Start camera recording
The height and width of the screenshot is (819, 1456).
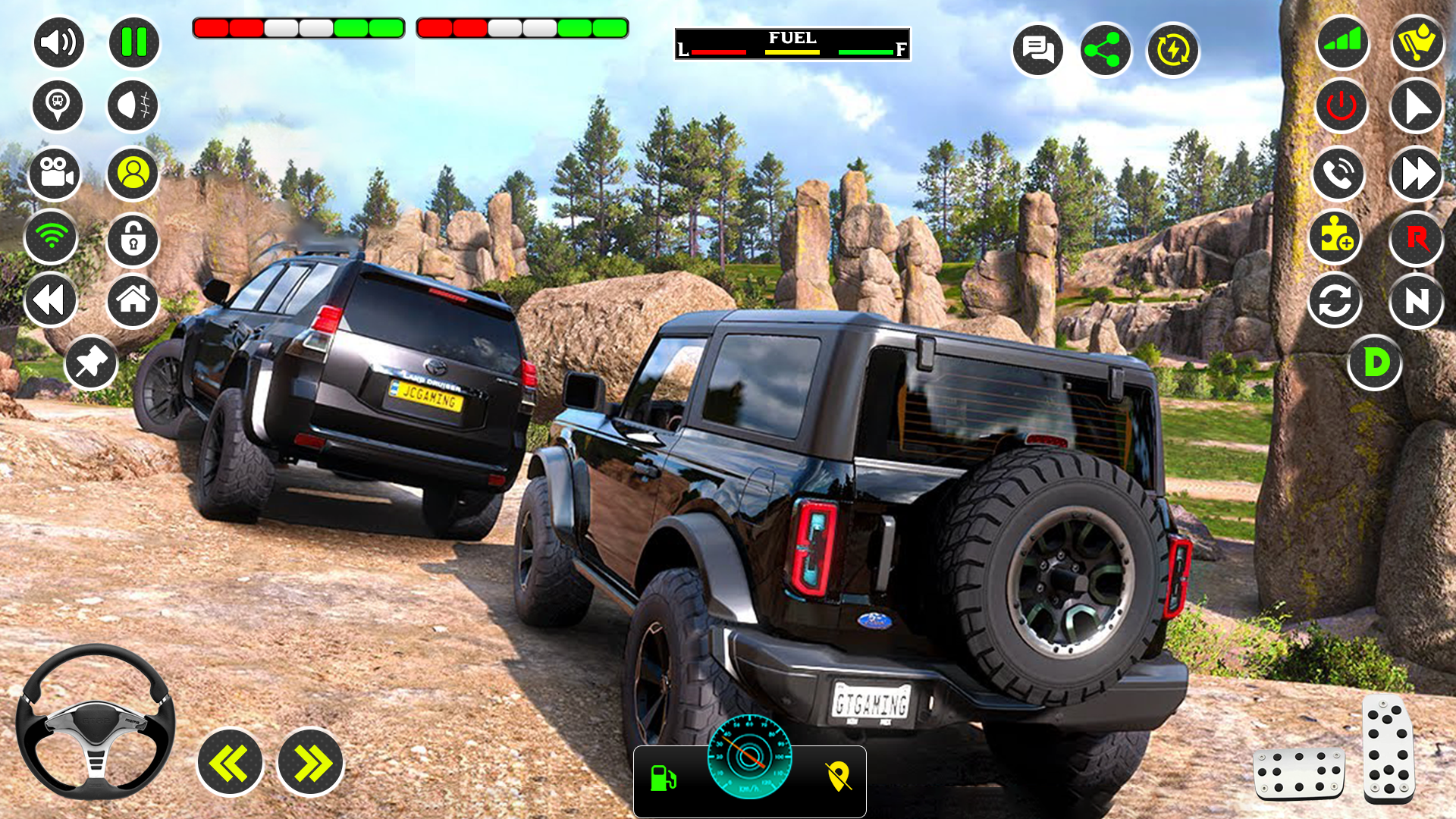tap(56, 174)
